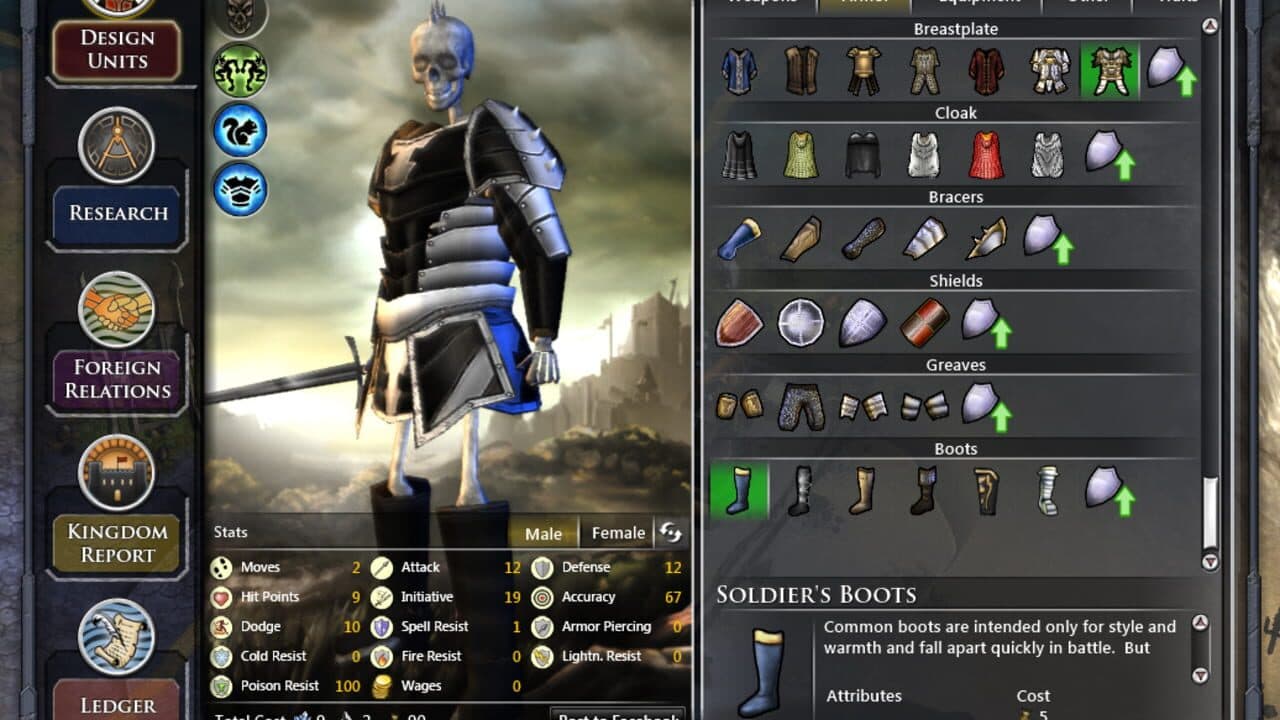Switch the unit to Female
The width and height of the screenshot is (1280, 720).
[617, 533]
